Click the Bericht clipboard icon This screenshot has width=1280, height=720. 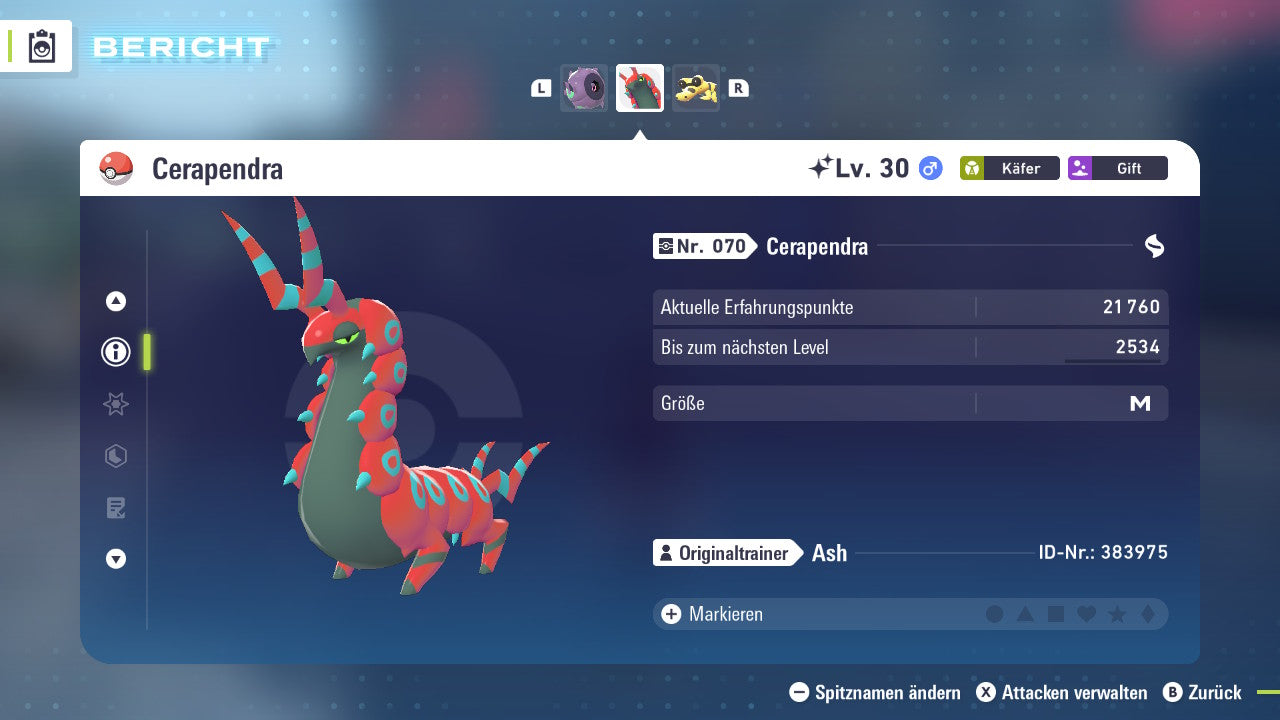click(42, 46)
